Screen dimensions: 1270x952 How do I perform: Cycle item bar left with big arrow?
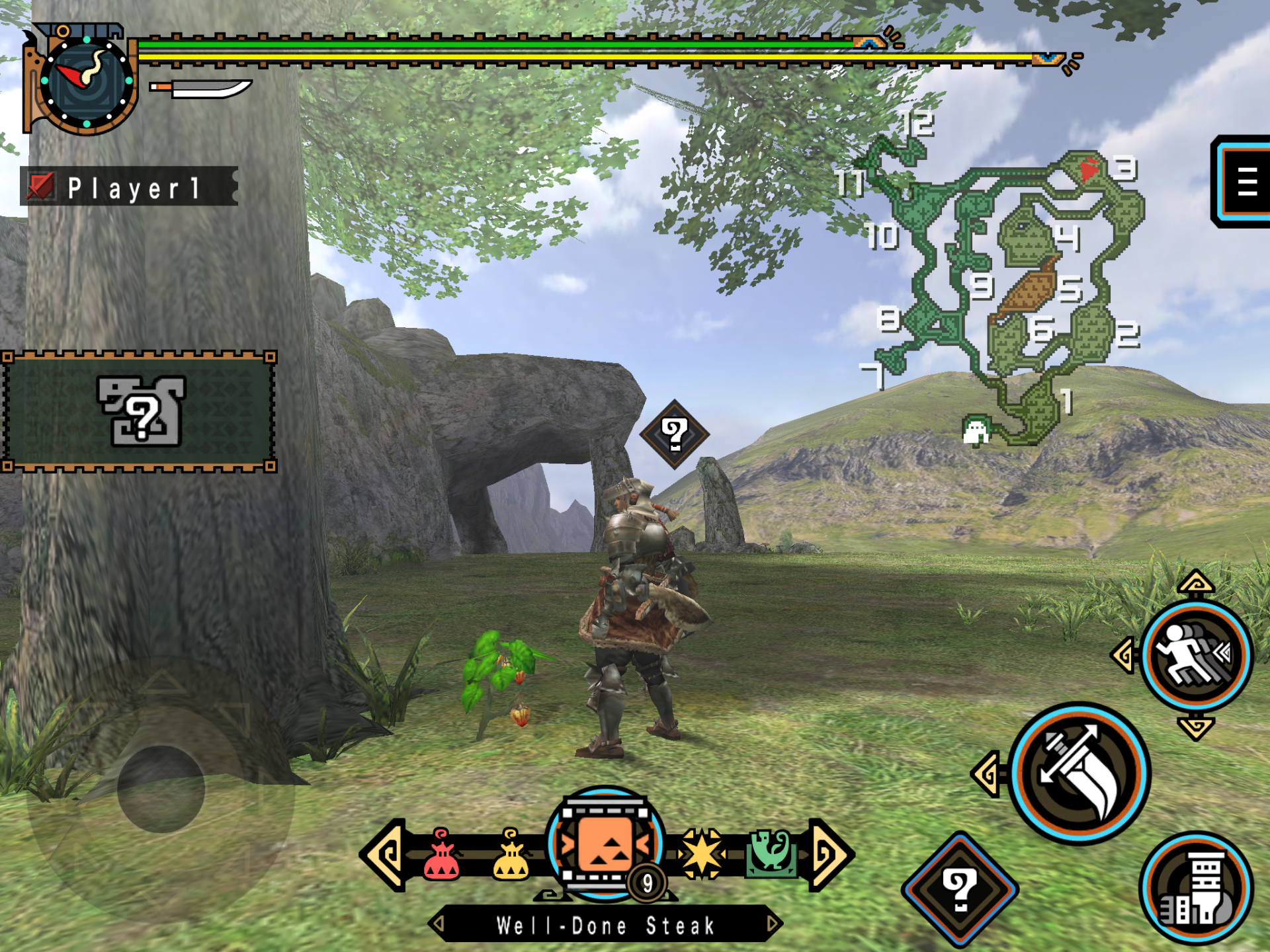384,854
